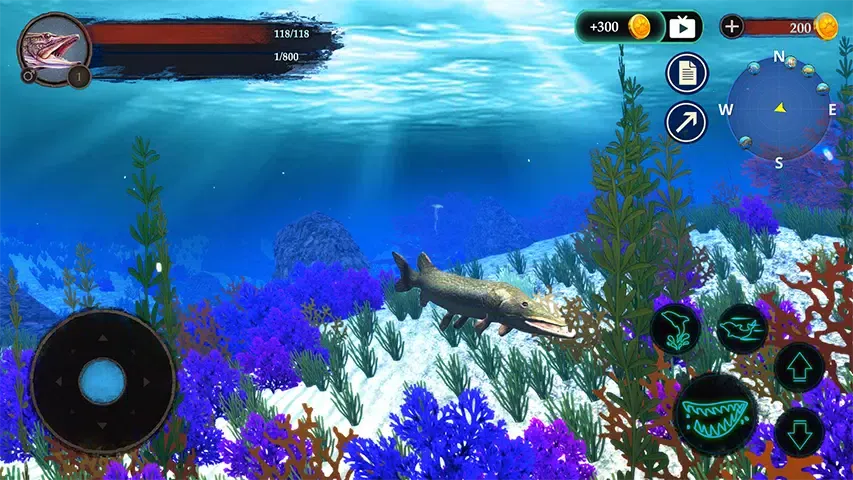This screenshot has width=853, height=480.
Task: Watch the video ad for +300 coins
Action: tap(683, 27)
